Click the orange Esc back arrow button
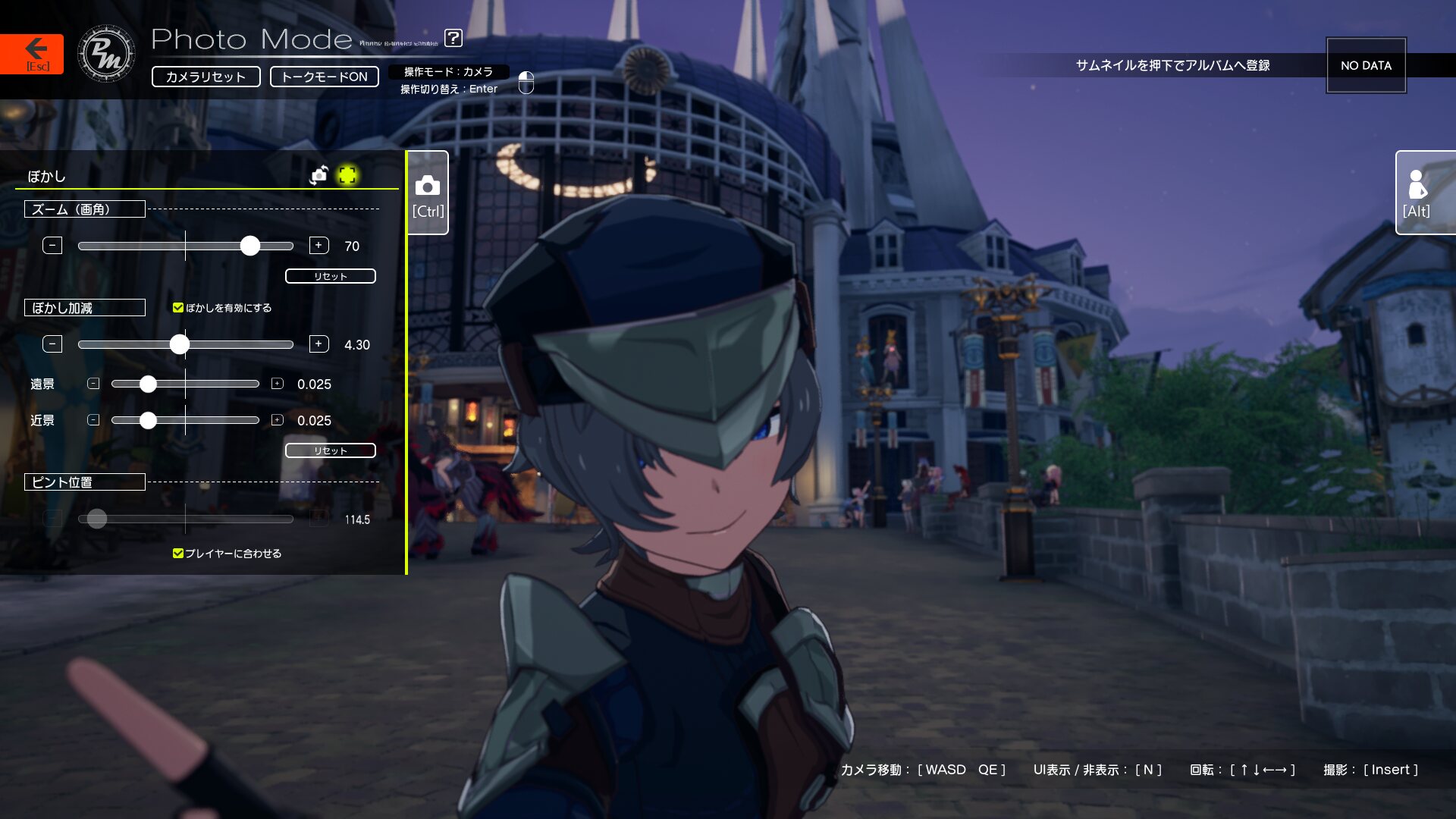Screen dimensions: 1456x819 pos(32,54)
